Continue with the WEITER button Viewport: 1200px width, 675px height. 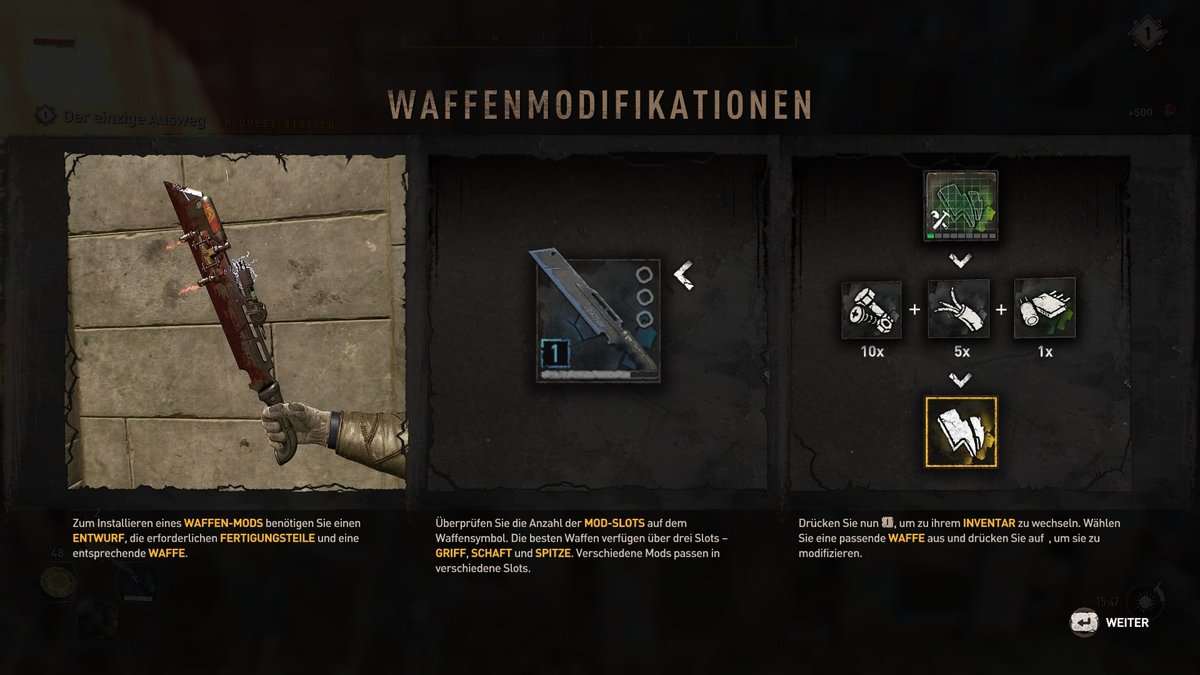click(1110, 623)
